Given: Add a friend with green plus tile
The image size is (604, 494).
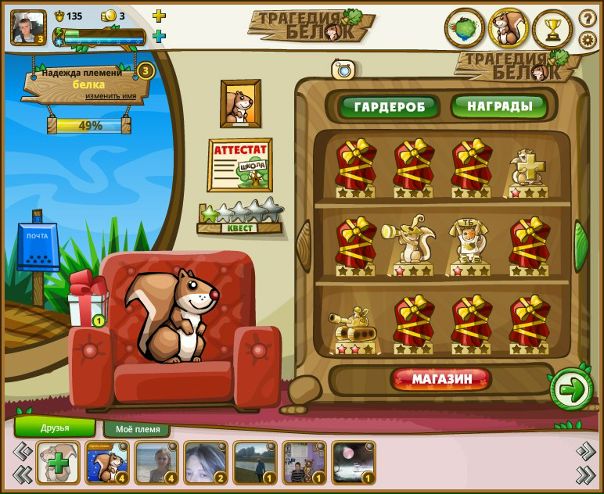Looking at the screenshot, I should (57, 463).
